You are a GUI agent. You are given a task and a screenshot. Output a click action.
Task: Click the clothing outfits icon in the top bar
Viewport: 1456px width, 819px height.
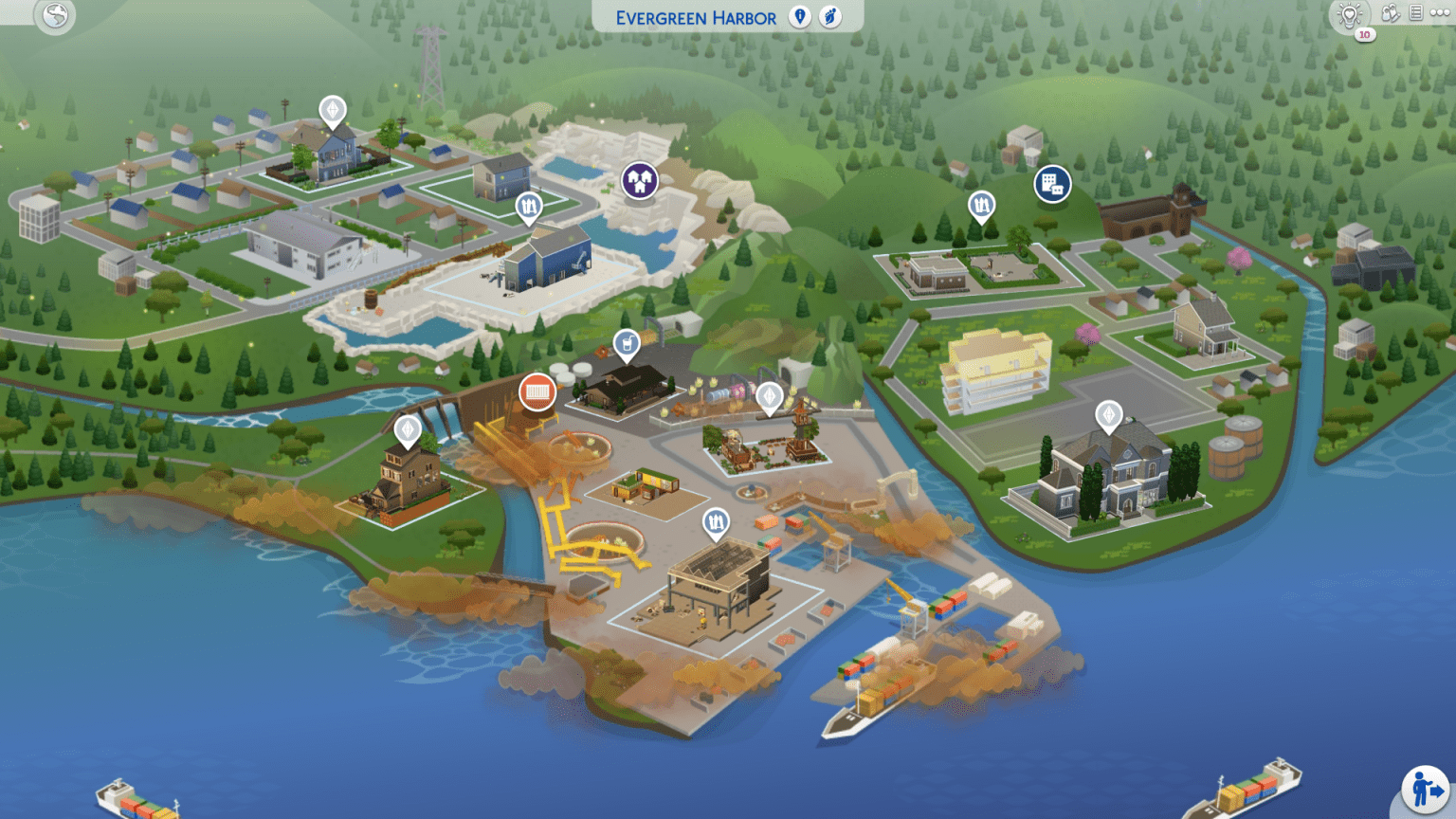point(1389,13)
